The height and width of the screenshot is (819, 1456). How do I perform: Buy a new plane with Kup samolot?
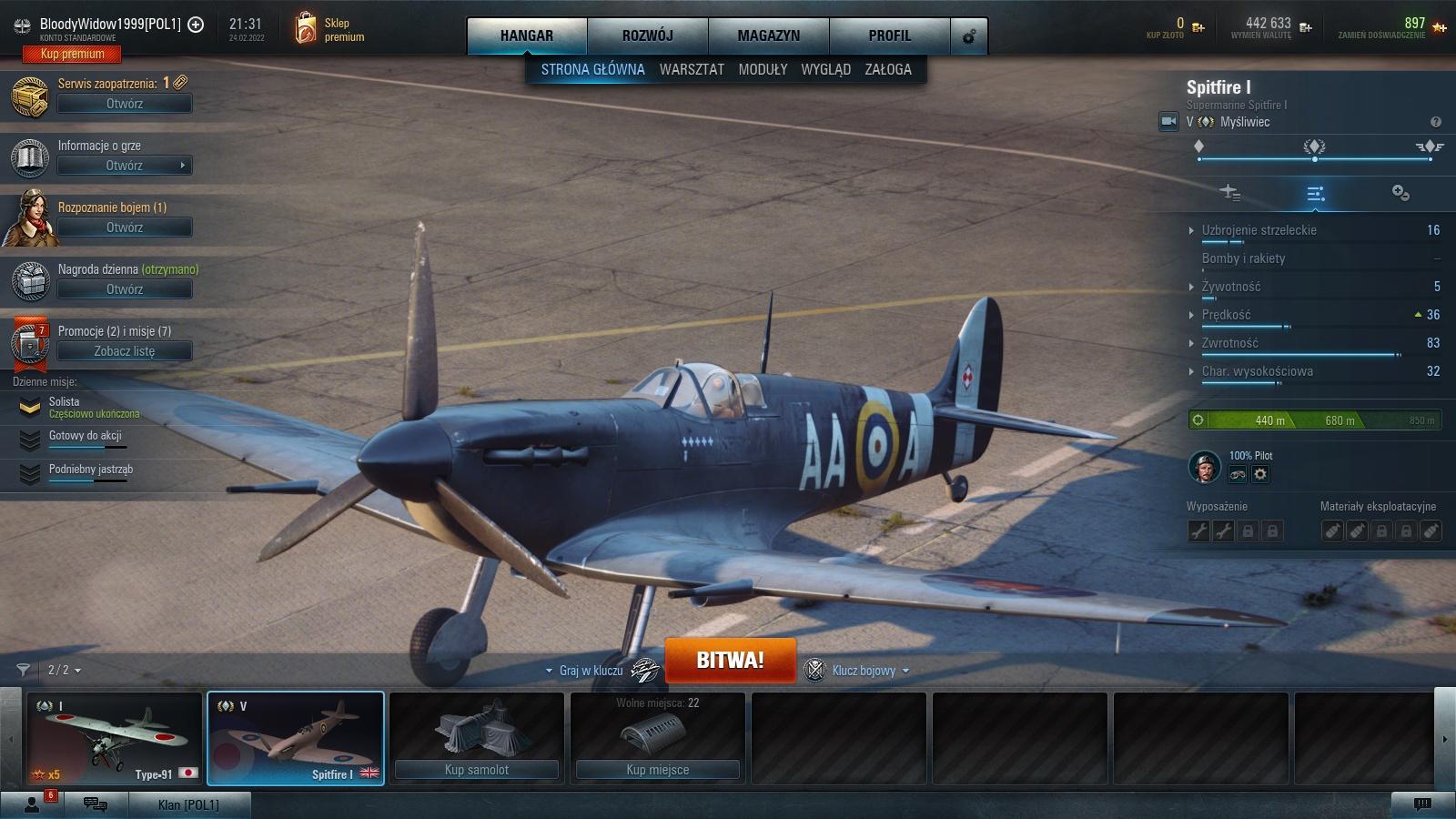point(476,770)
